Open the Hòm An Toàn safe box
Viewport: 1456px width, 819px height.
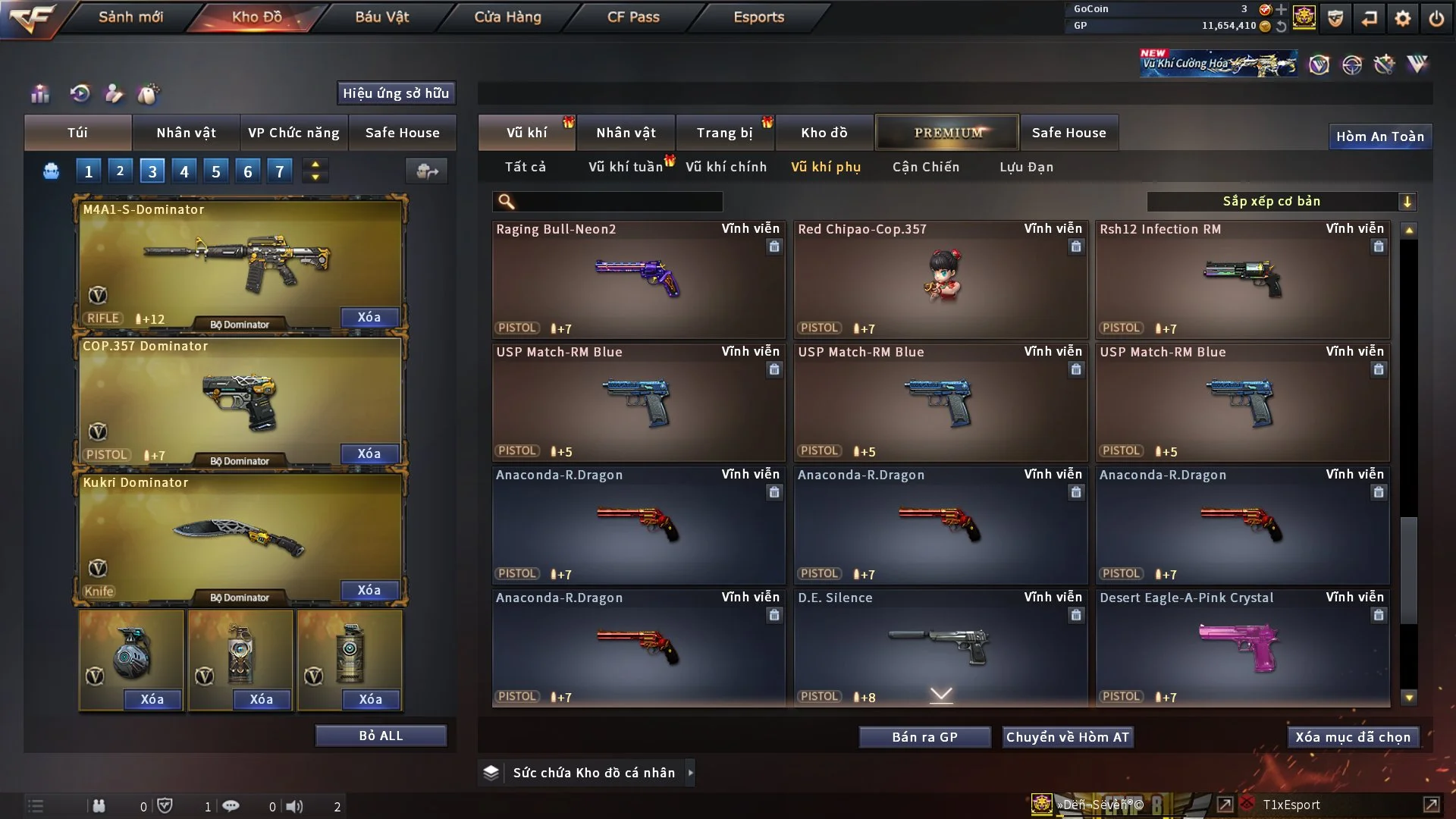pos(1379,136)
